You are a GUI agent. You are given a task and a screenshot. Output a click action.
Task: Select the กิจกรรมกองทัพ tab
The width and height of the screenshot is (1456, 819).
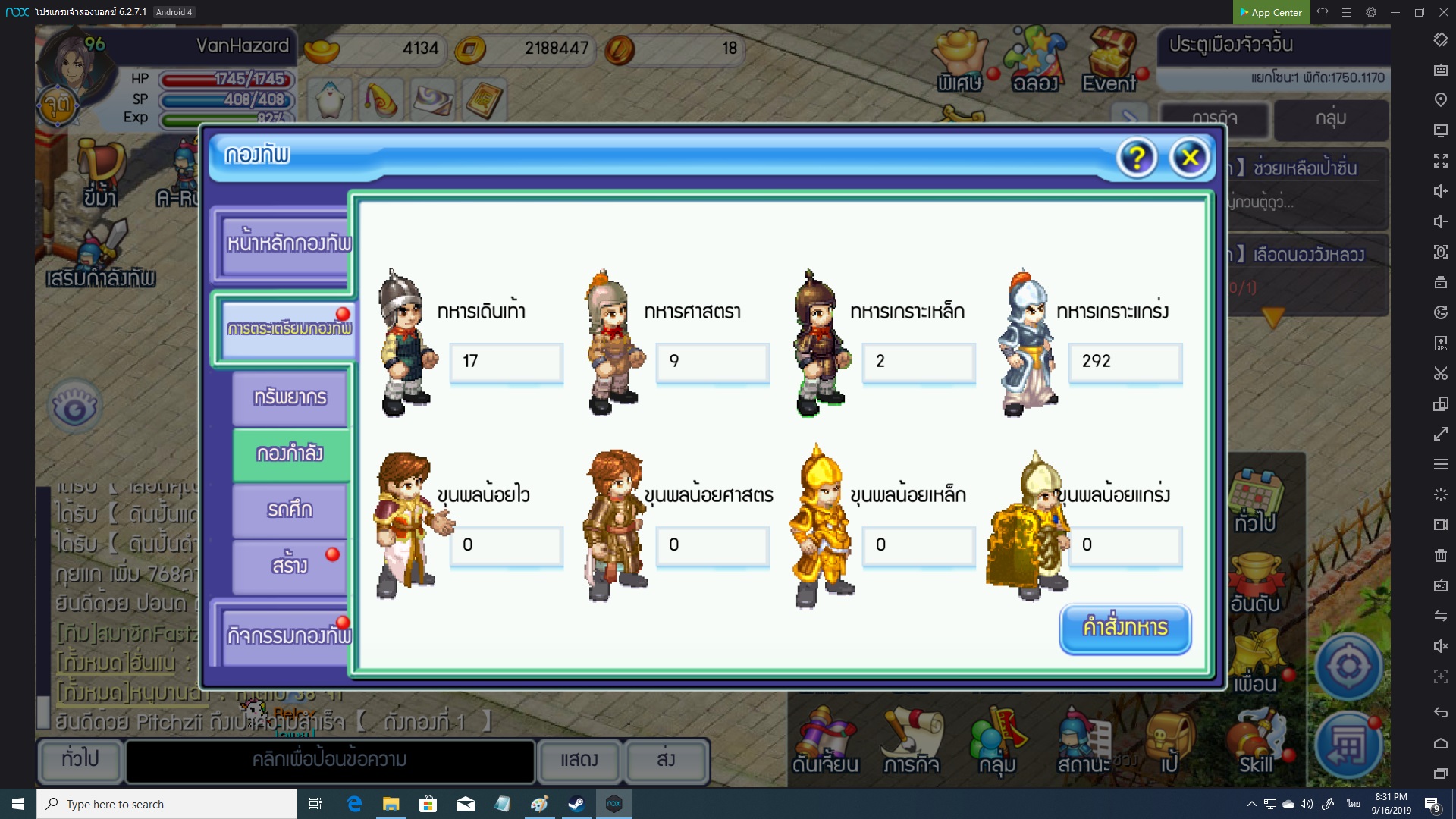pos(287,635)
